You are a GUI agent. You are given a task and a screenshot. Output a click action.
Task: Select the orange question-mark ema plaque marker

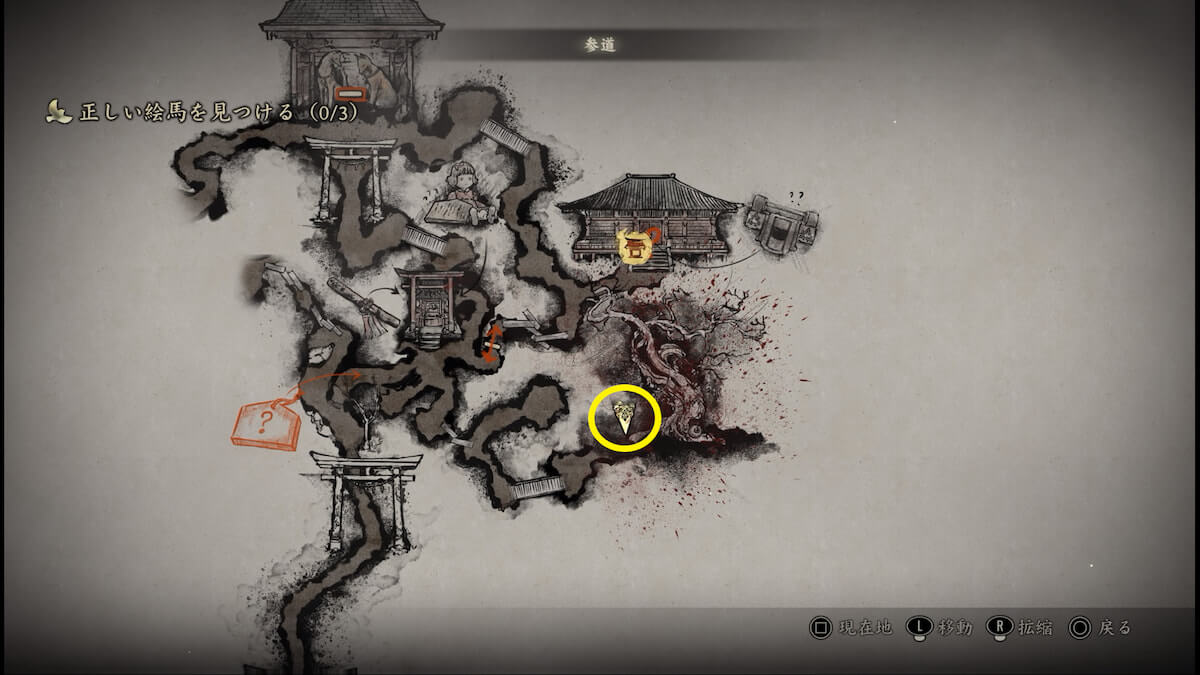pos(266,423)
